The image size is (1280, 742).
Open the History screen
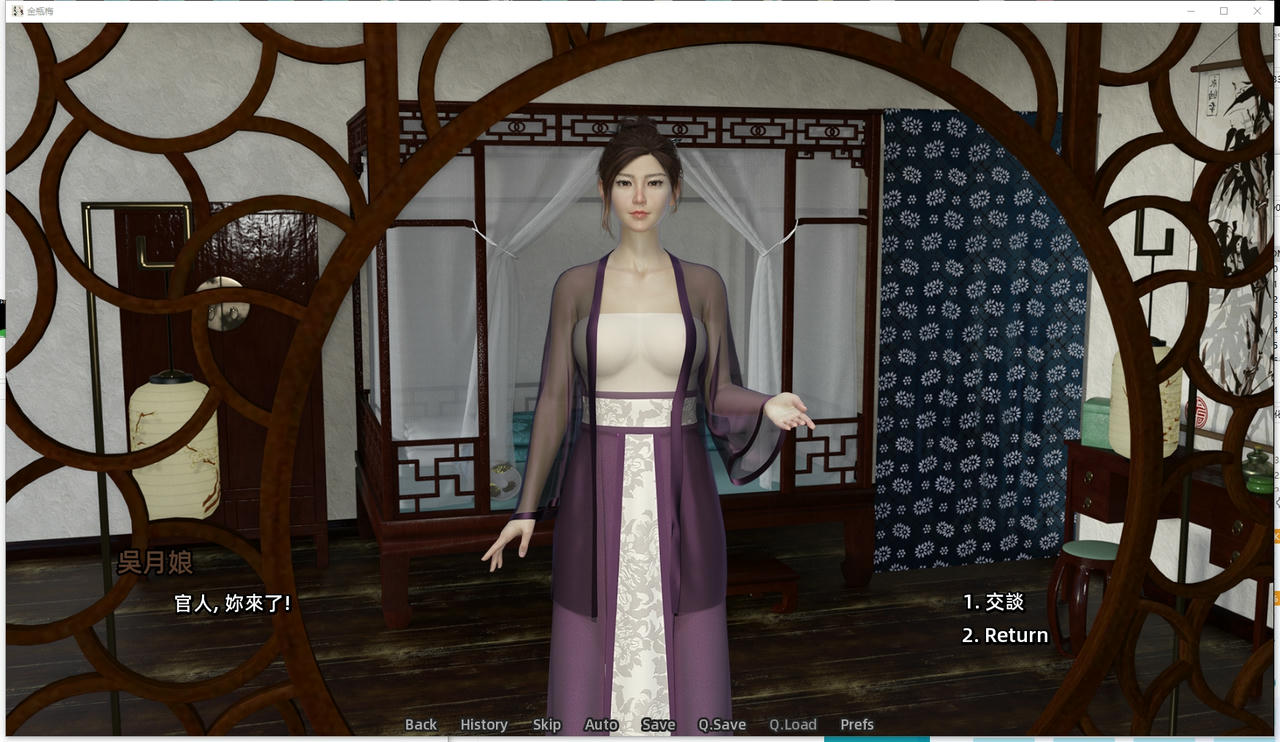(483, 724)
